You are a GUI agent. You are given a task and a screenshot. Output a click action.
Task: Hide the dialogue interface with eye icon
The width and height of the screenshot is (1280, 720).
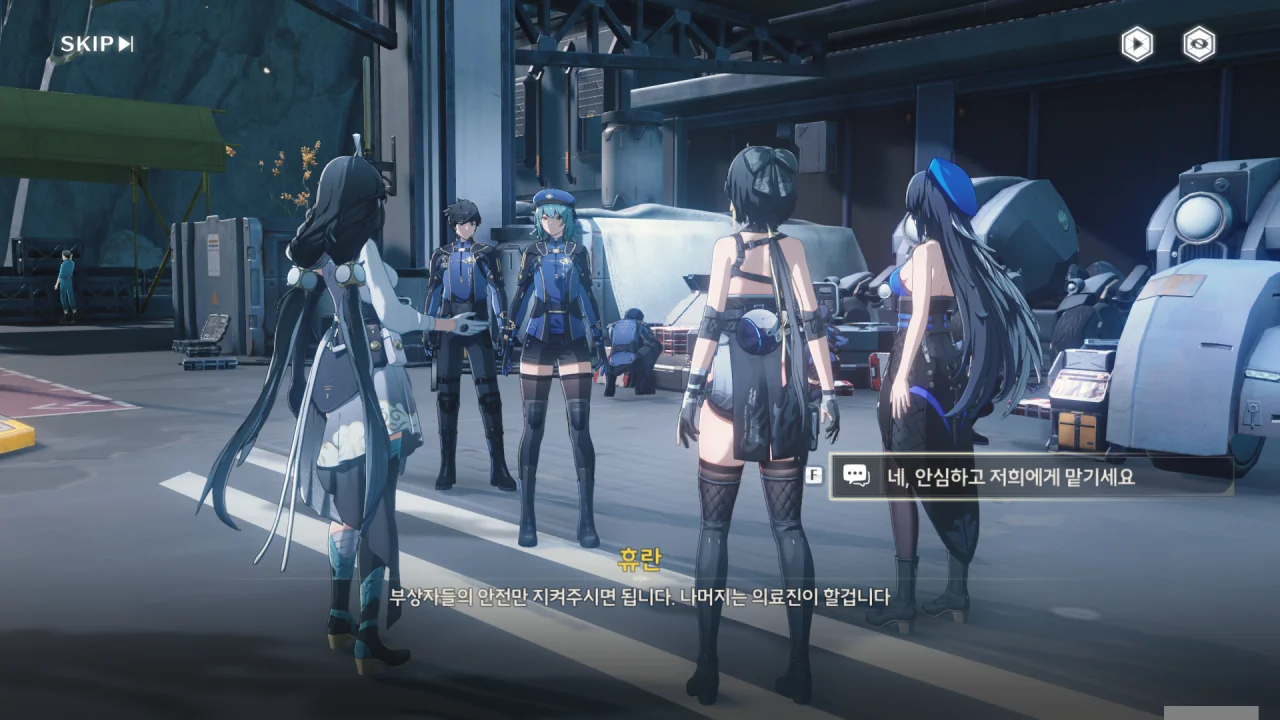point(1199,44)
